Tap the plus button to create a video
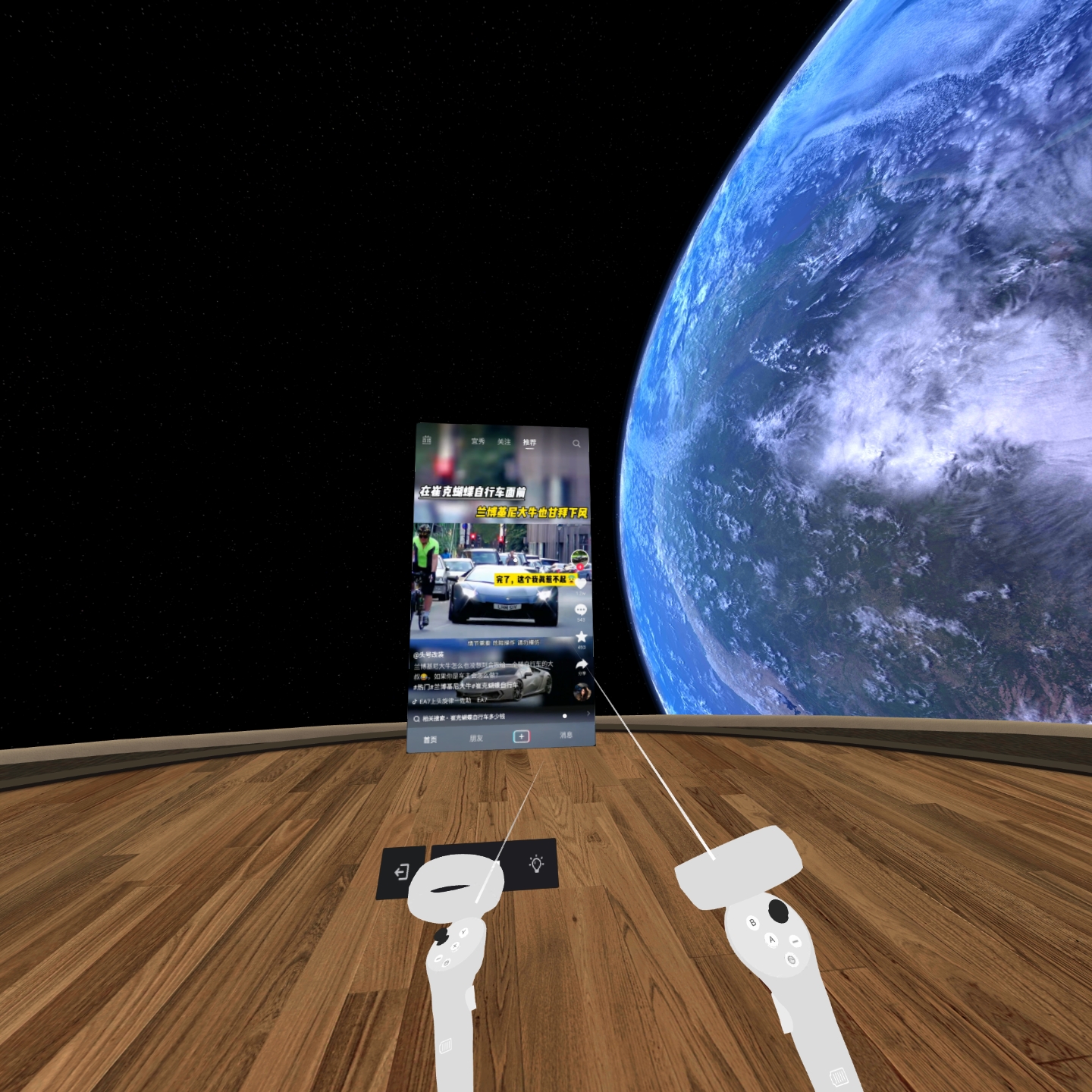The height and width of the screenshot is (1092, 1092). point(522,736)
